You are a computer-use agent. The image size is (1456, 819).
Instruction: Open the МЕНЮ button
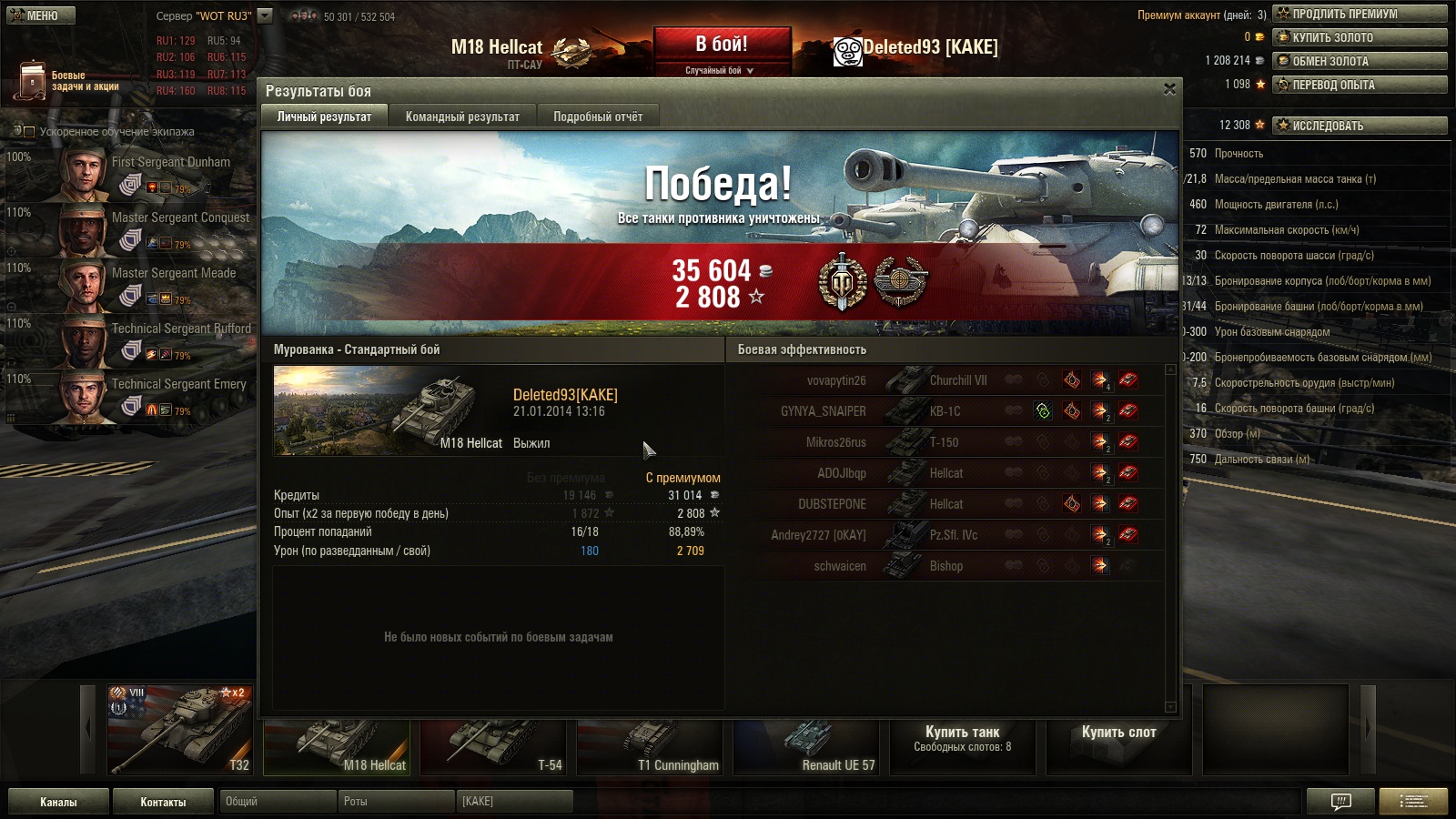(42, 15)
